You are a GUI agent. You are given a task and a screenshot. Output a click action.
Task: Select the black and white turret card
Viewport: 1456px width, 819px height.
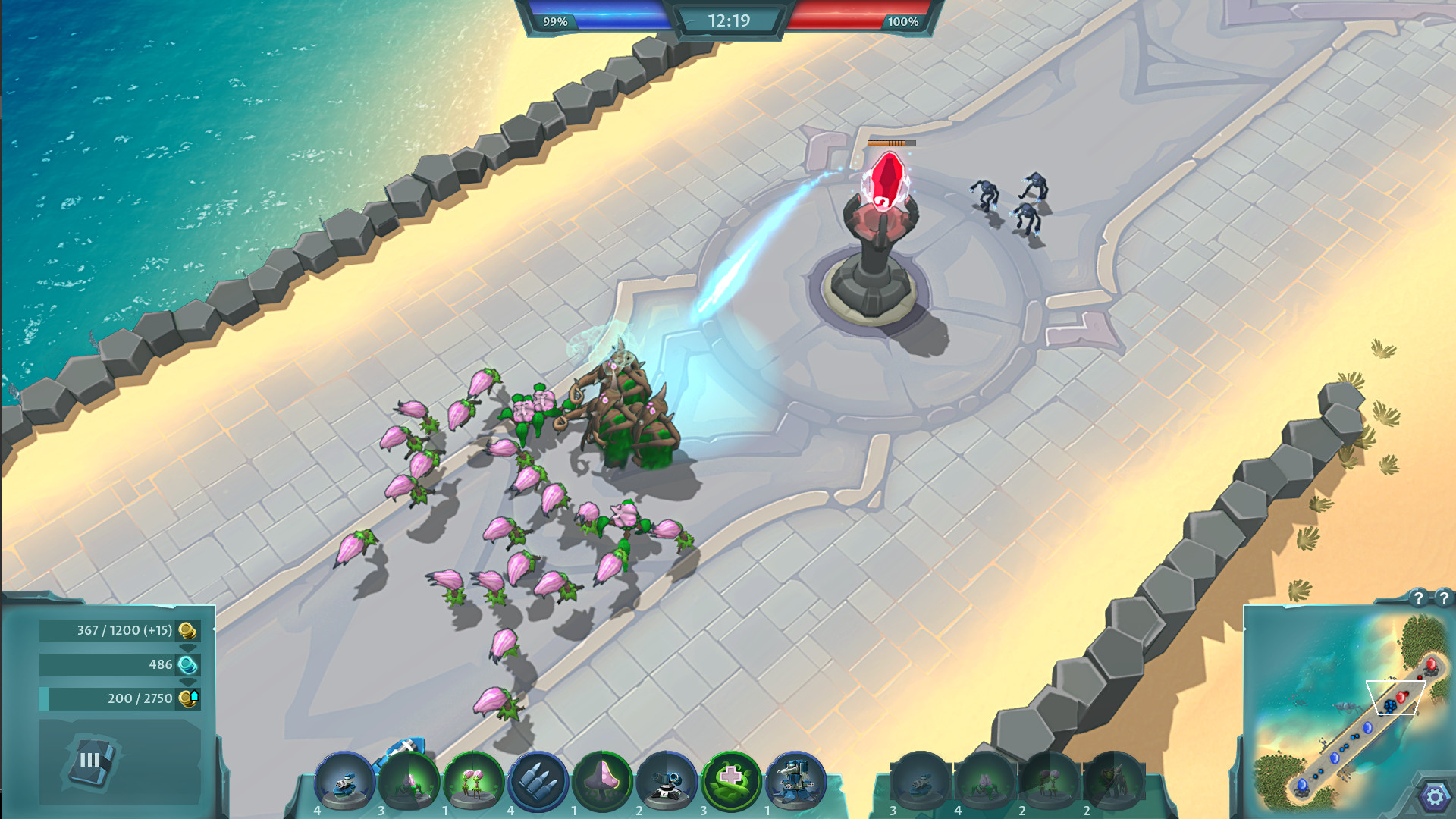pos(667,781)
